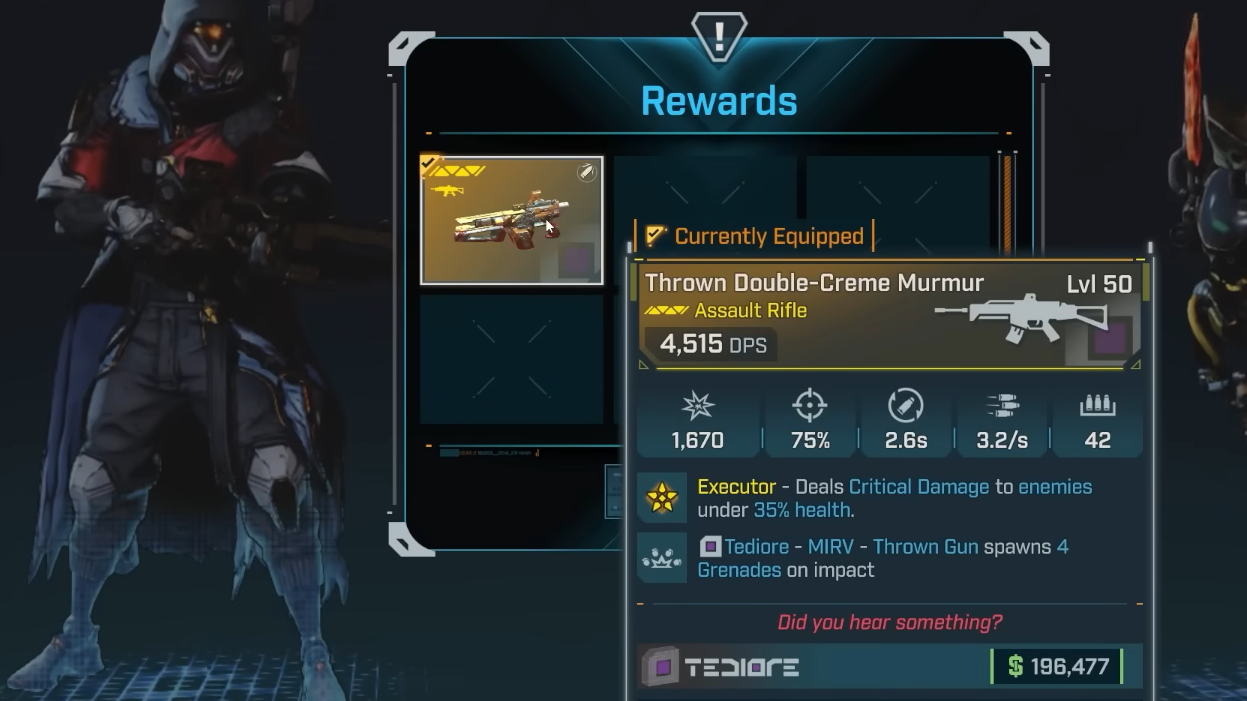Viewport: 1247px width, 701px height.
Task: Select the Double-Creme Murmur rifle reward slot
Action: (511, 220)
